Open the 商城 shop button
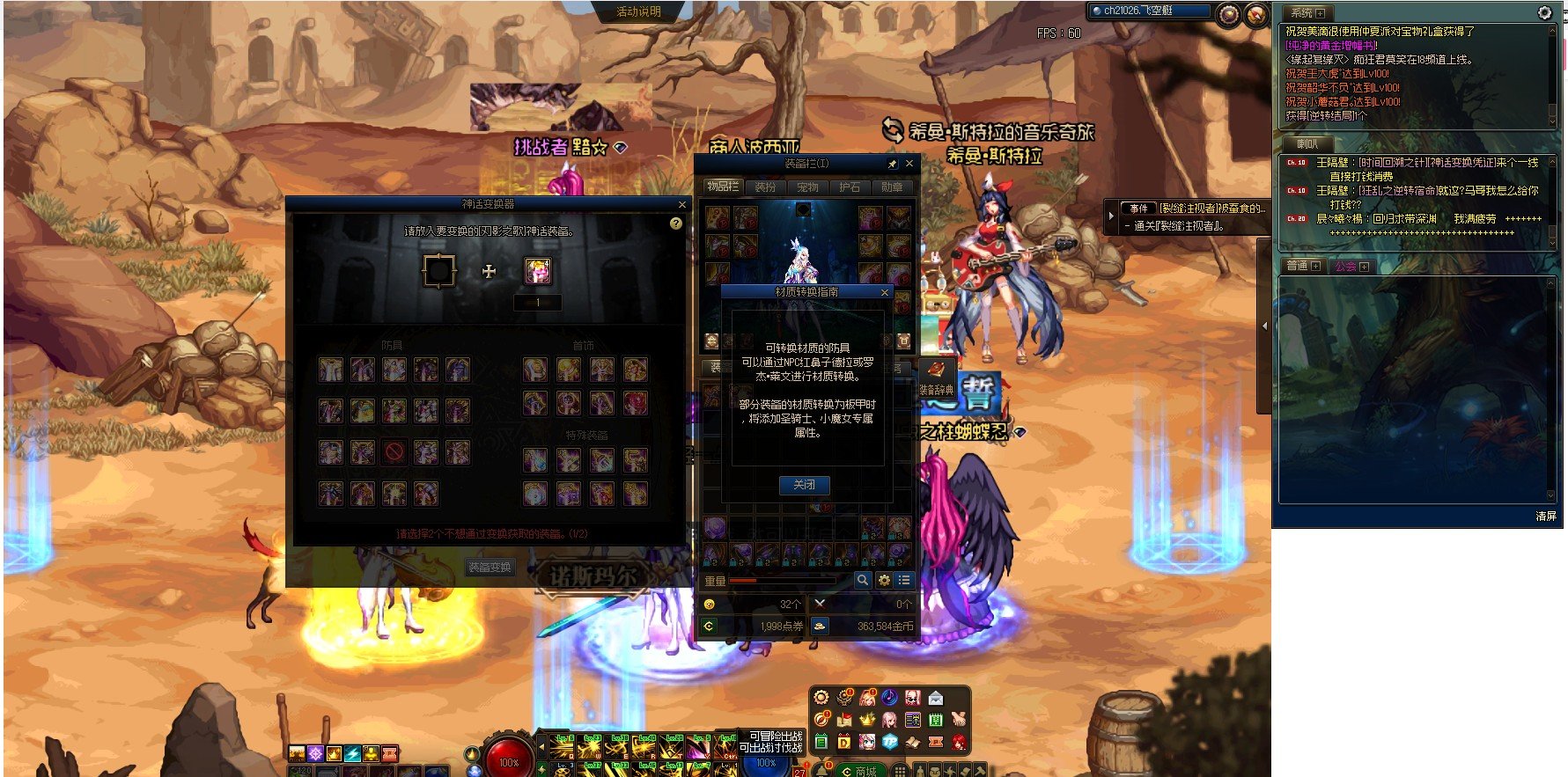Viewport: 1568px width, 777px height. (x=858, y=771)
